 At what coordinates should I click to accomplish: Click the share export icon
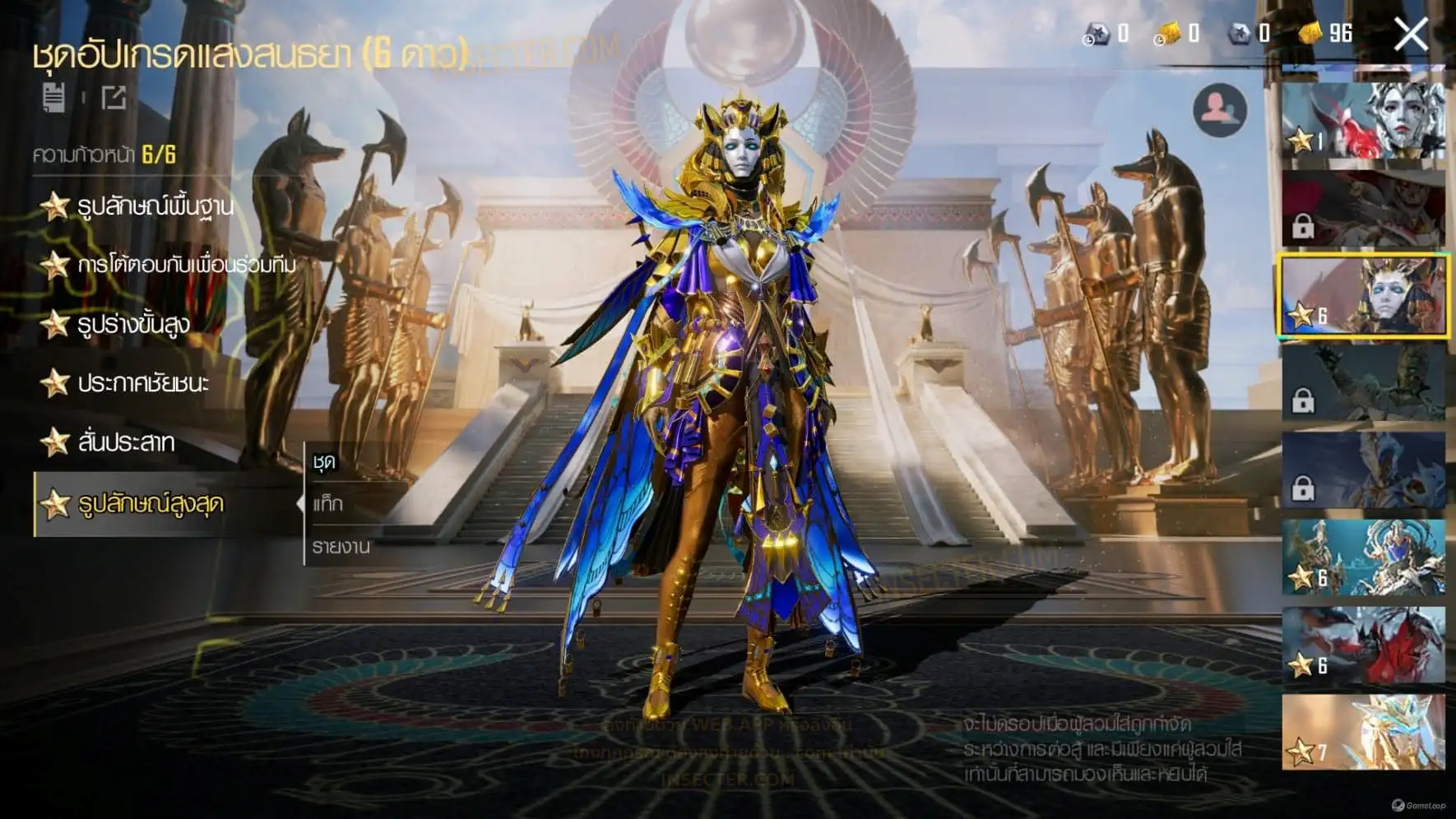114,97
